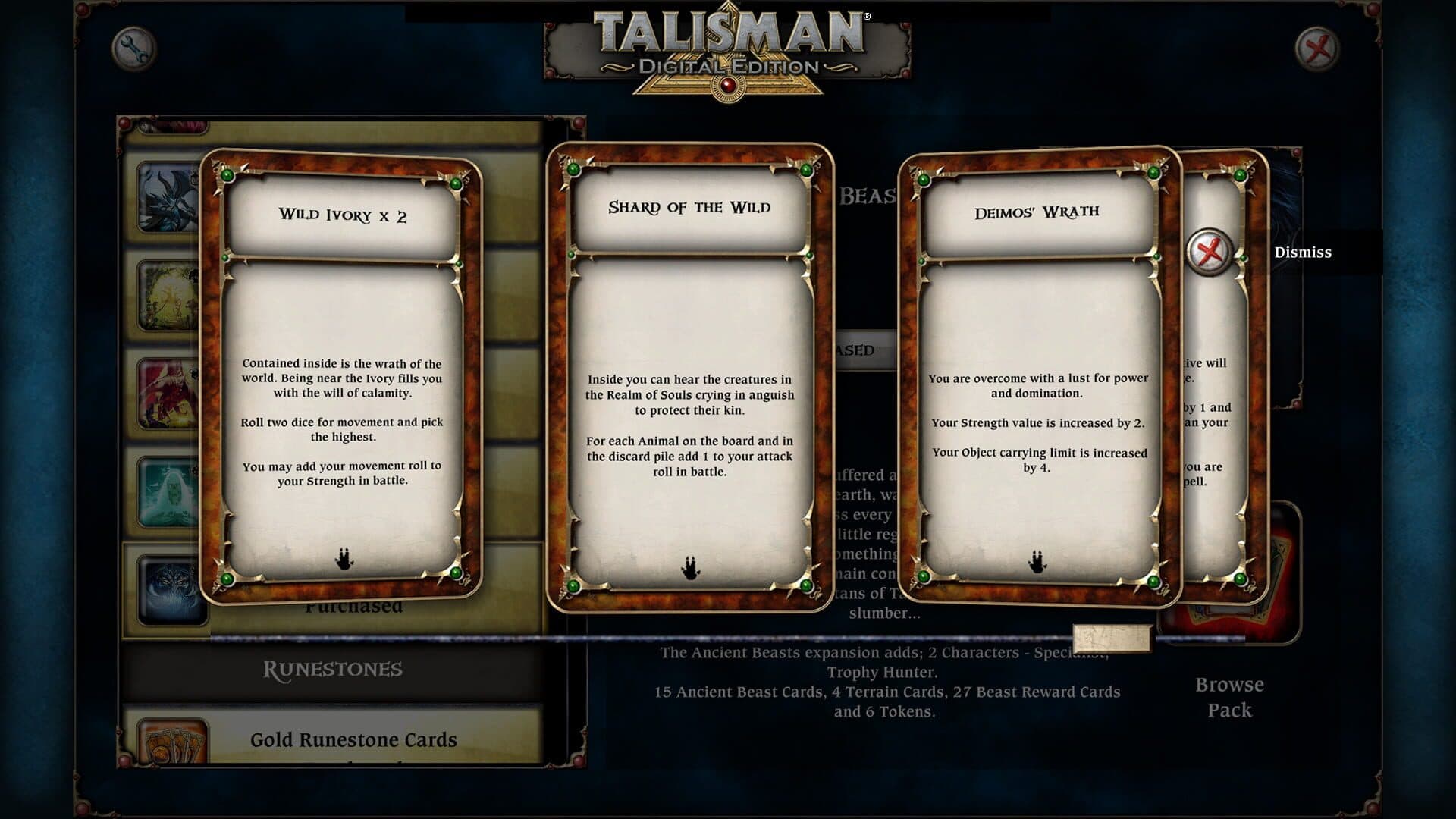The height and width of the screenshot is (819, 1456).
Task: Dismiss the card preview overlay
Action: (1210, 252)
